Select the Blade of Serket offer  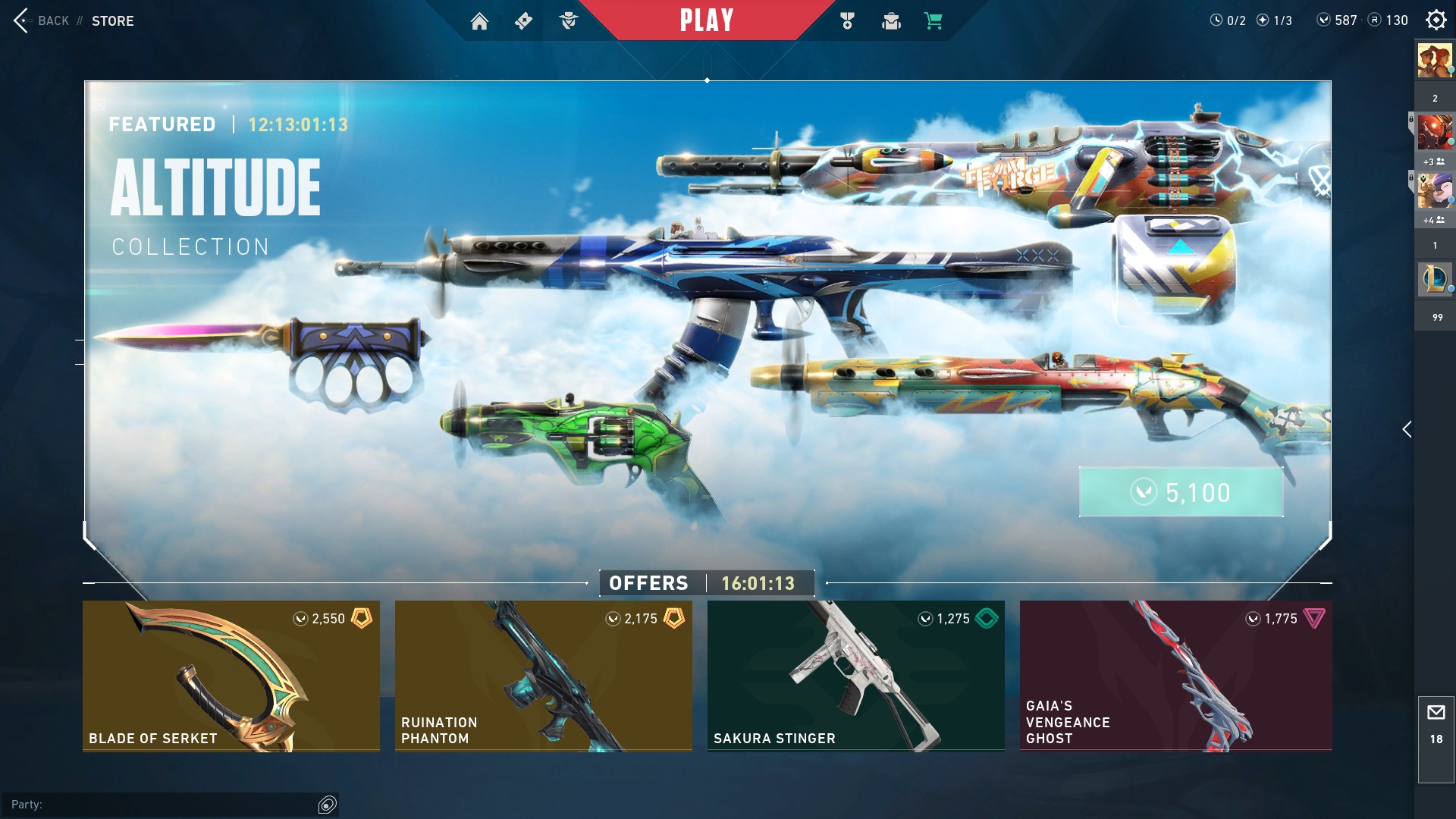[x=231, y=675]
